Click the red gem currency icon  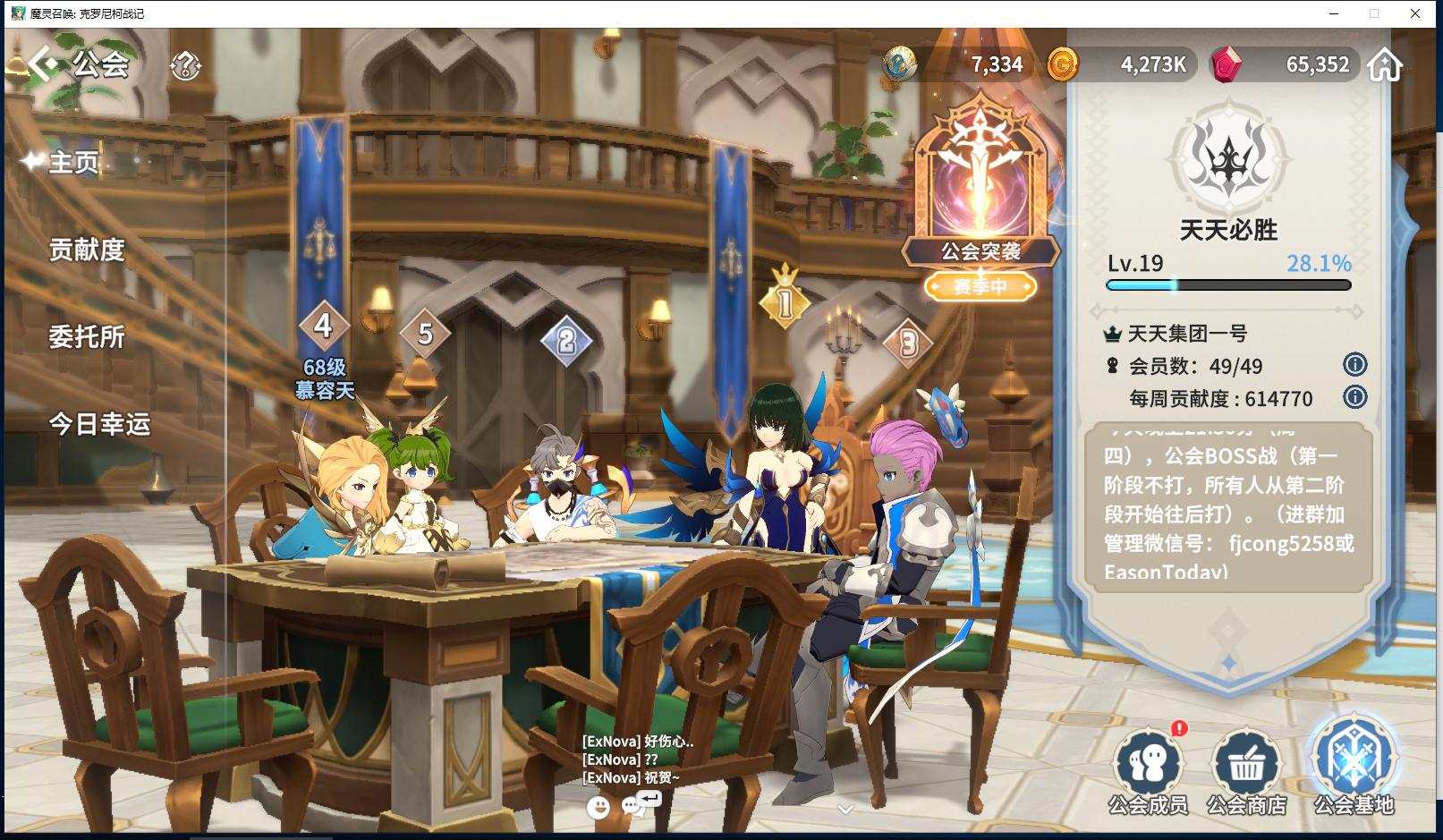(x=1226, y=64)
